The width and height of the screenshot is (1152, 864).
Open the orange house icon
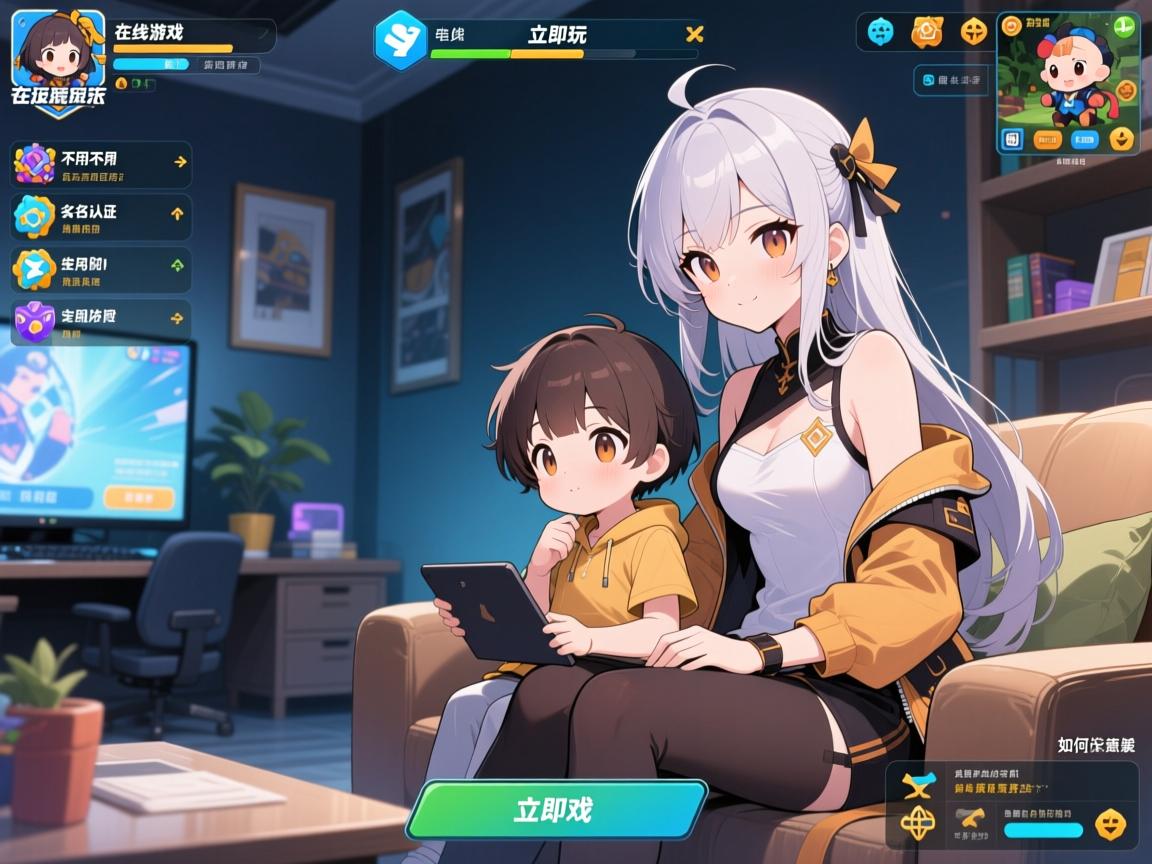pyautogui.click(x=927, y=32)
